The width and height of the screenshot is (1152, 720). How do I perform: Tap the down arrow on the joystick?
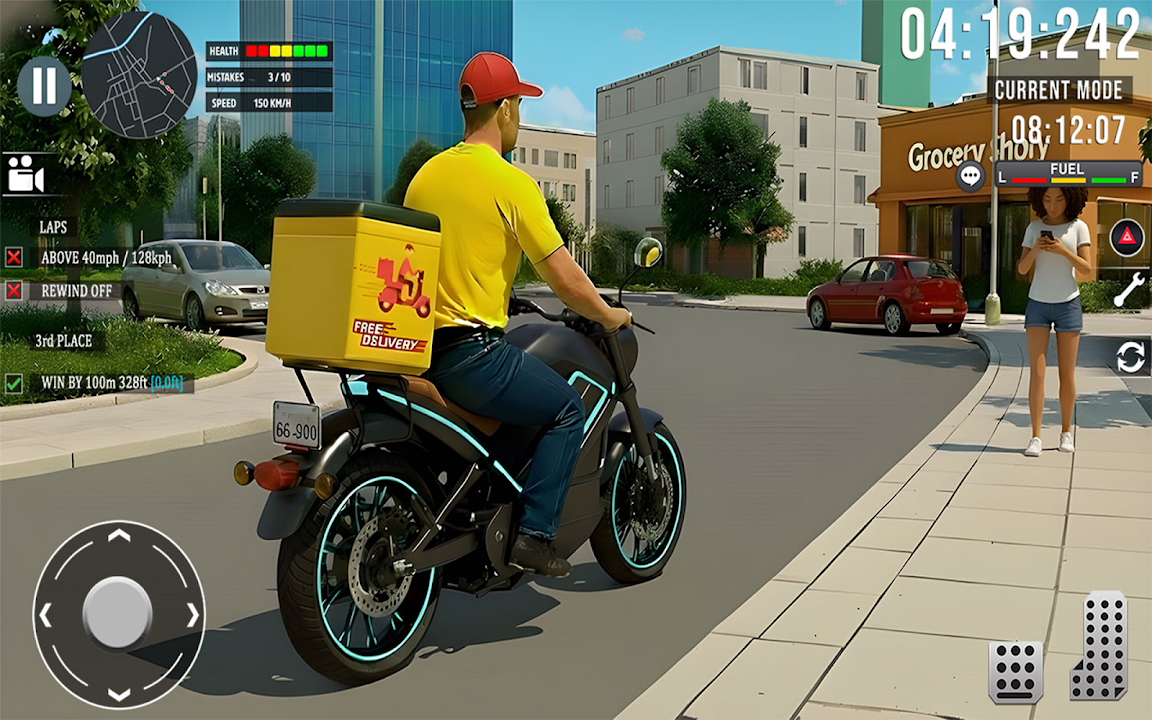[119, 692]
